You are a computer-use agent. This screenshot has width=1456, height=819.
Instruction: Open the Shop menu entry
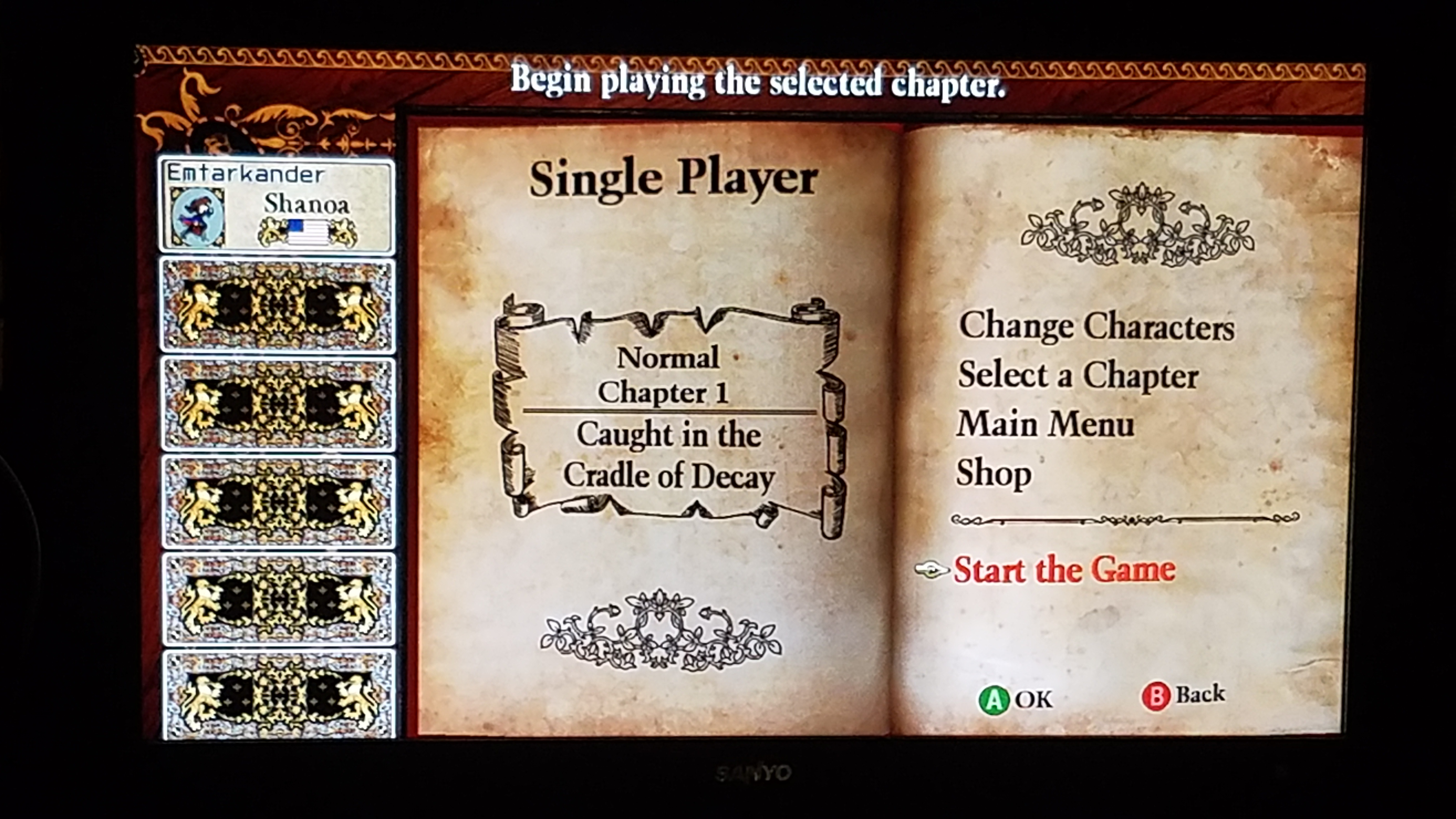click(993, 474)
